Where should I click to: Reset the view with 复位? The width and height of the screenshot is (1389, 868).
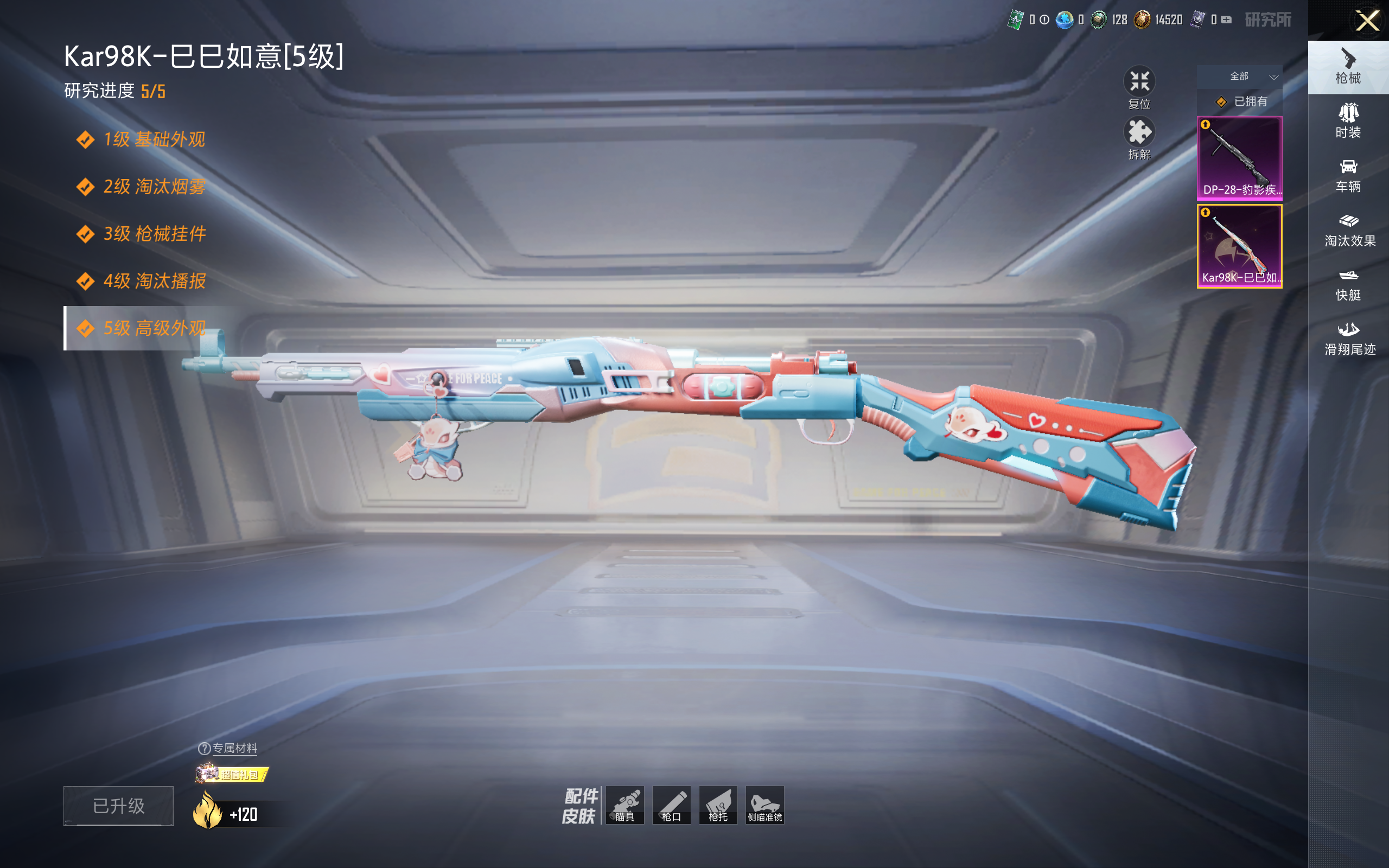(x=1139, y=88)
